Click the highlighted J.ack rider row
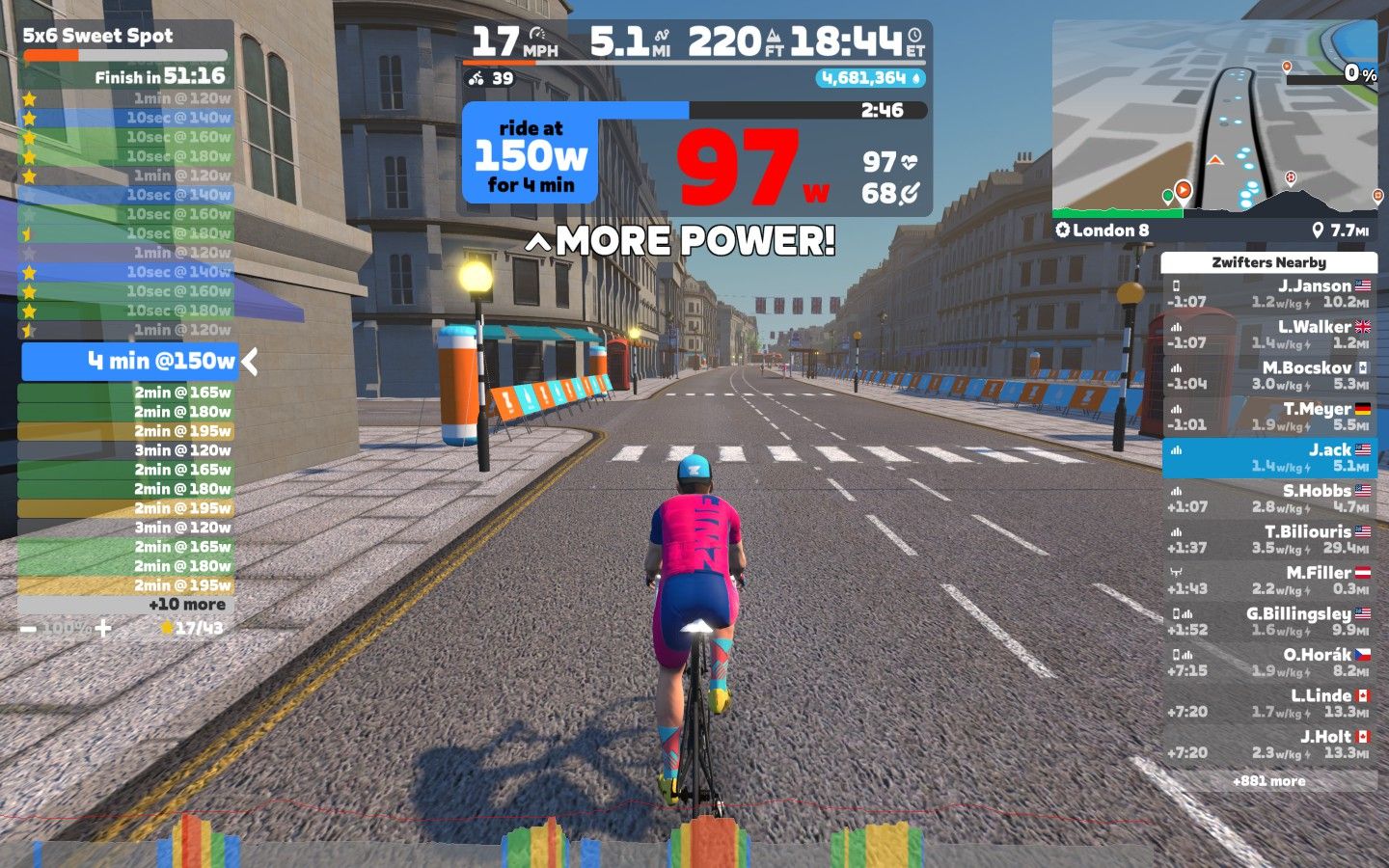1389x868 pixels. click(1268, 458)
